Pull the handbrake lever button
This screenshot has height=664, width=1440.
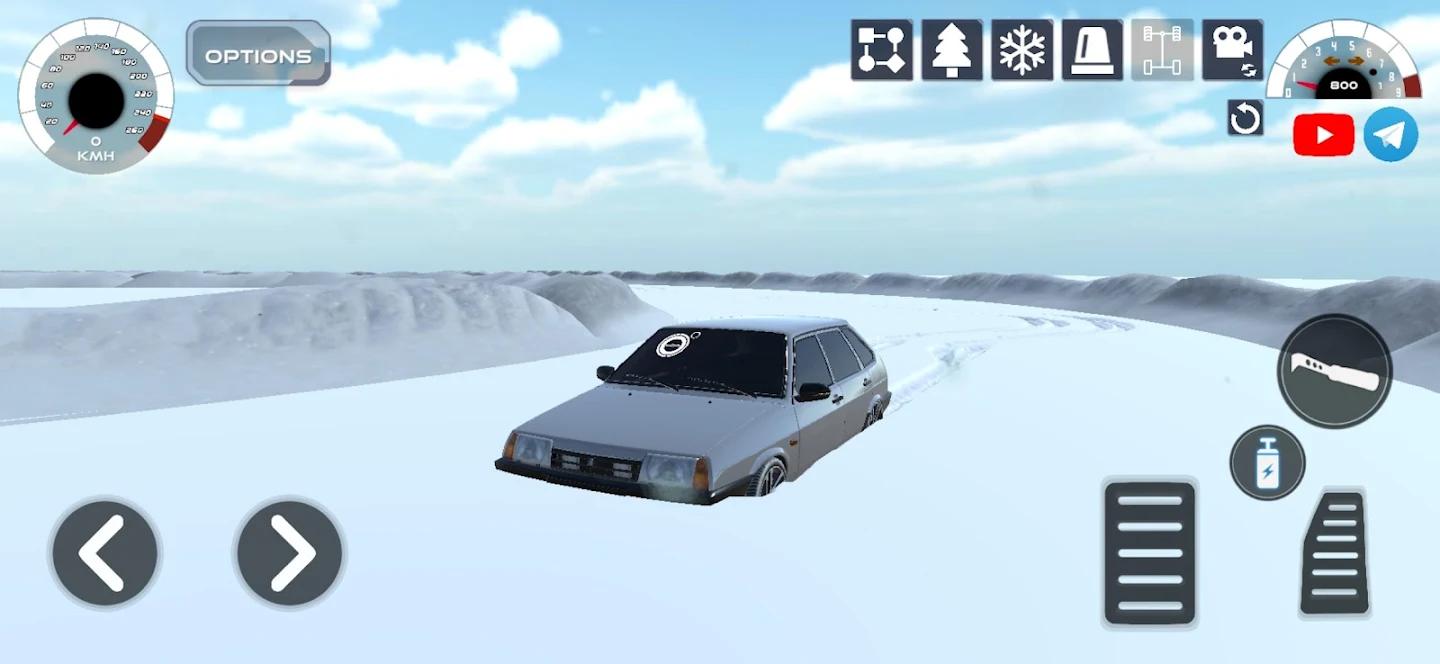point(1334,372)
